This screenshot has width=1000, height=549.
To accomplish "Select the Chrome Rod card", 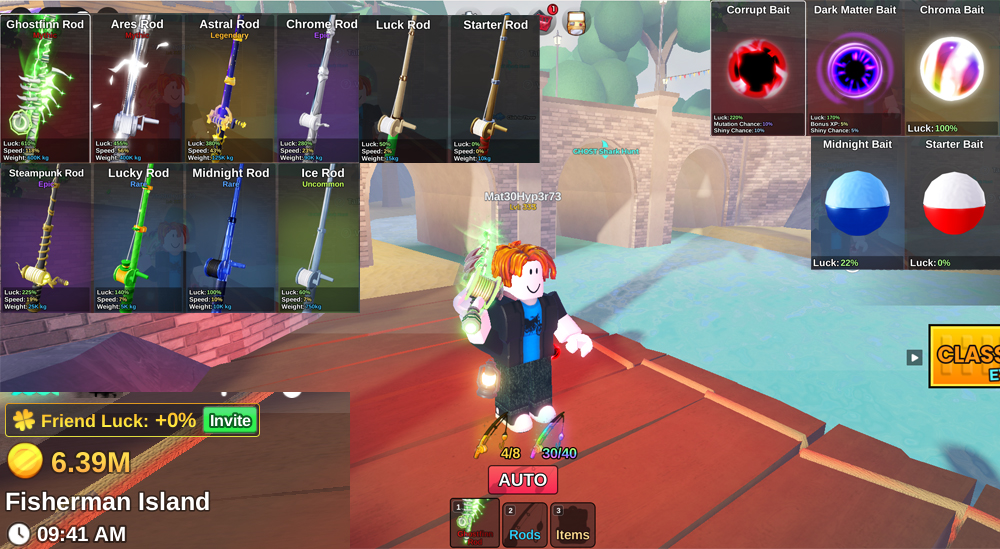I will tap(321, 88).
